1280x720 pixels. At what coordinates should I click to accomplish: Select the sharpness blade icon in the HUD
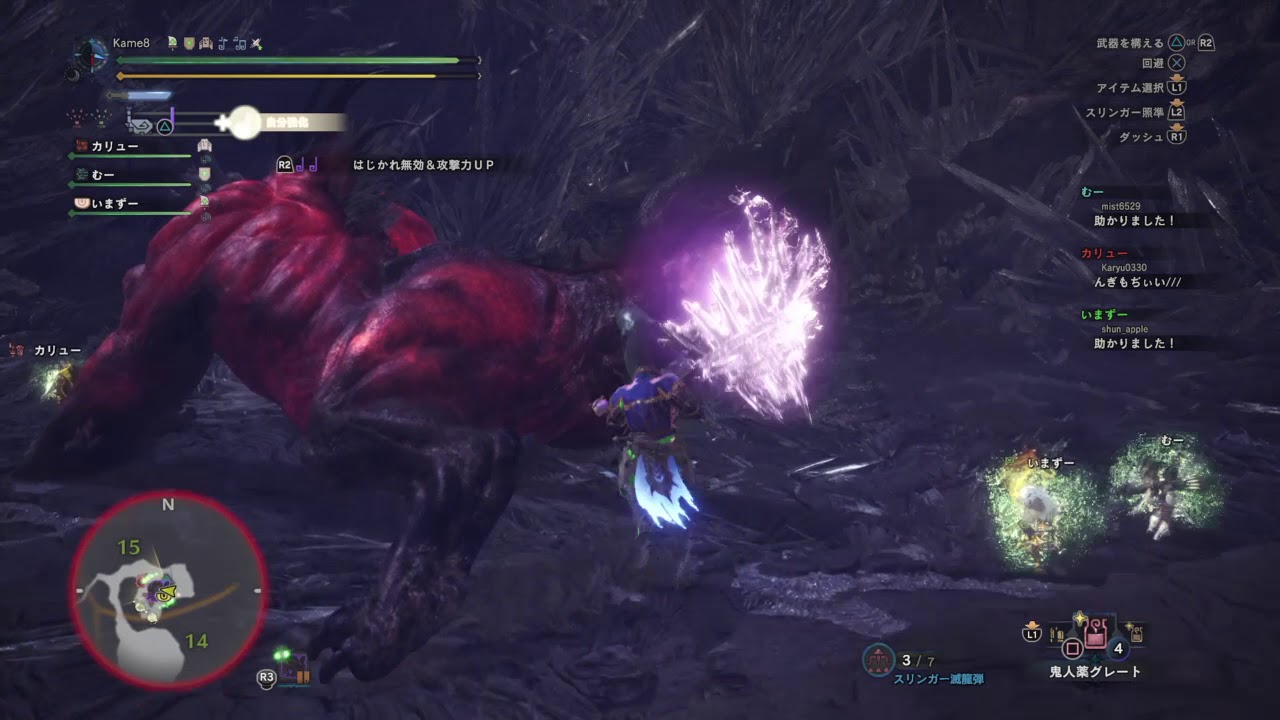(x=142, y=95)
